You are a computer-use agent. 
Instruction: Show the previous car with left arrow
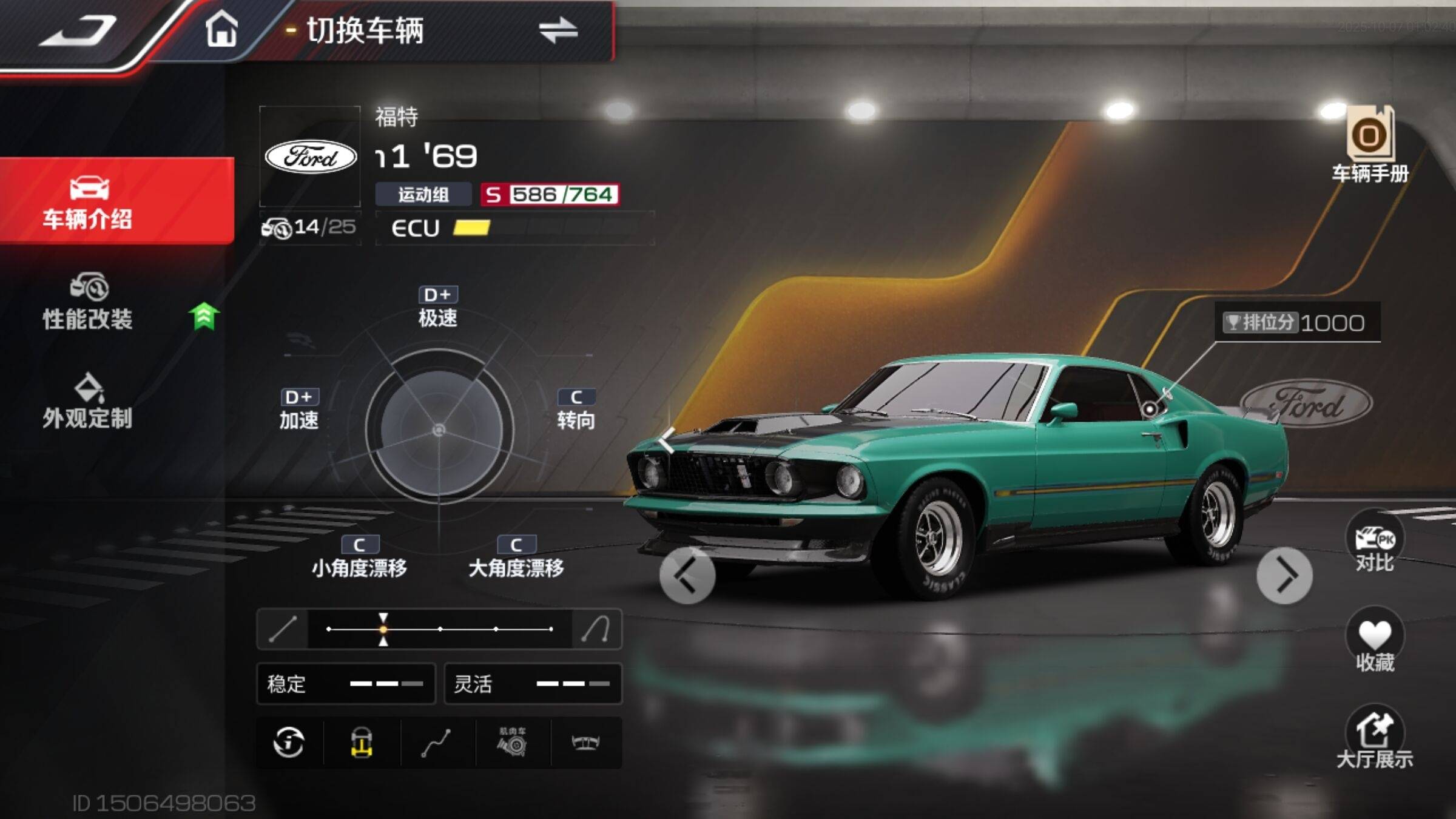click(687, 575)
